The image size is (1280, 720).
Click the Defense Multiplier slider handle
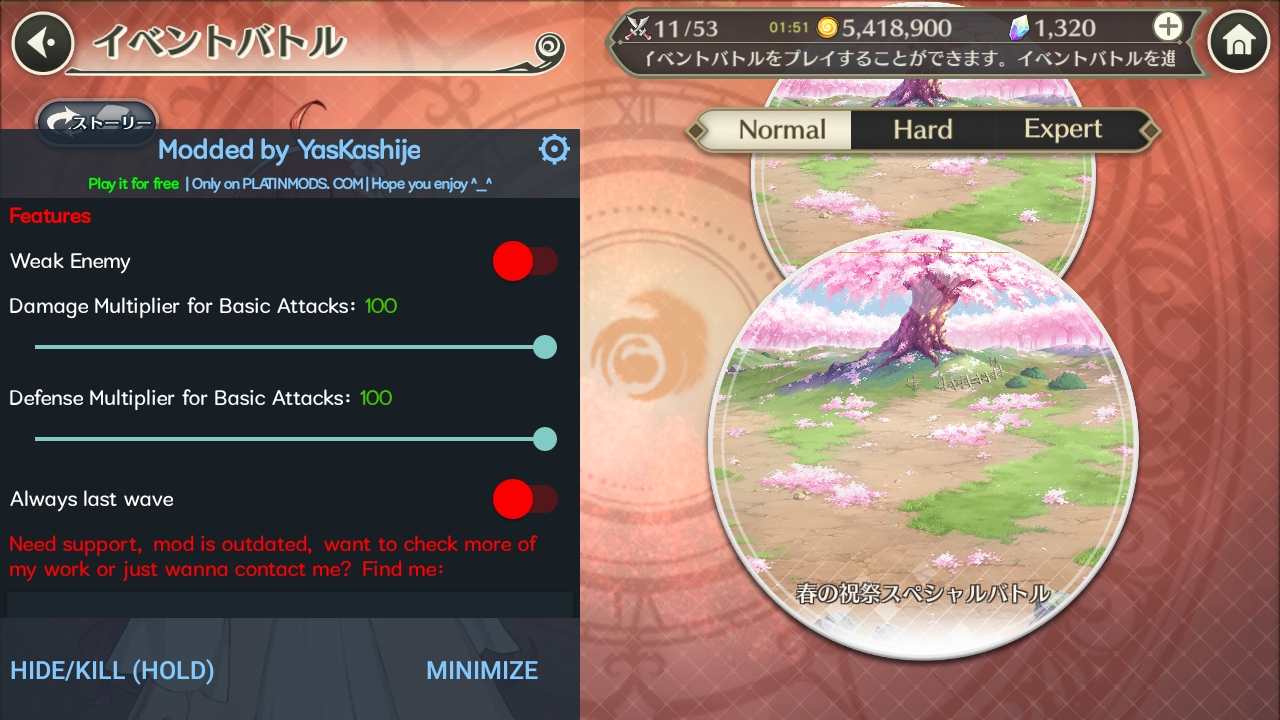[545, 439]
